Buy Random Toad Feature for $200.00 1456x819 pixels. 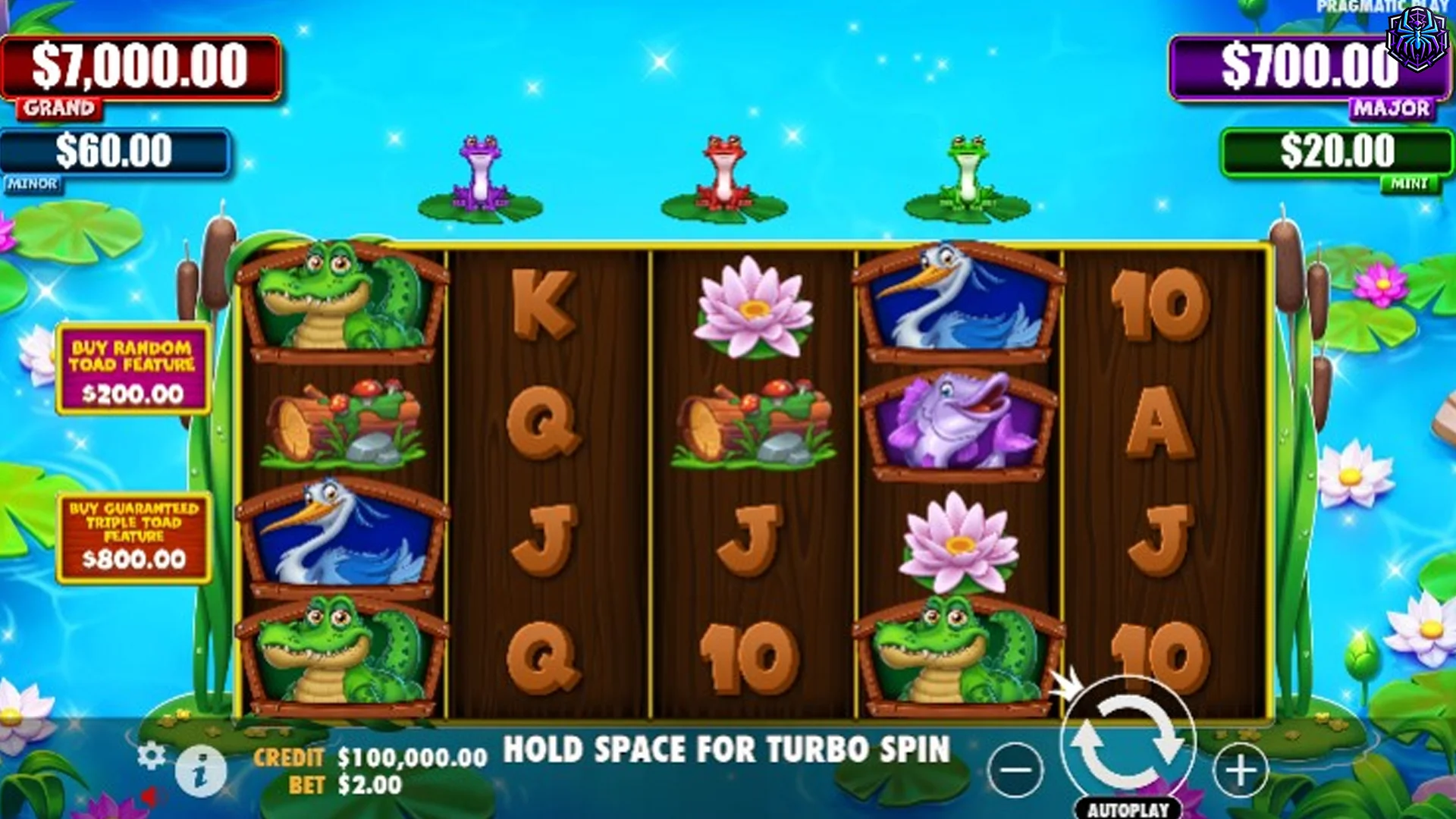(x=133, y=368)
